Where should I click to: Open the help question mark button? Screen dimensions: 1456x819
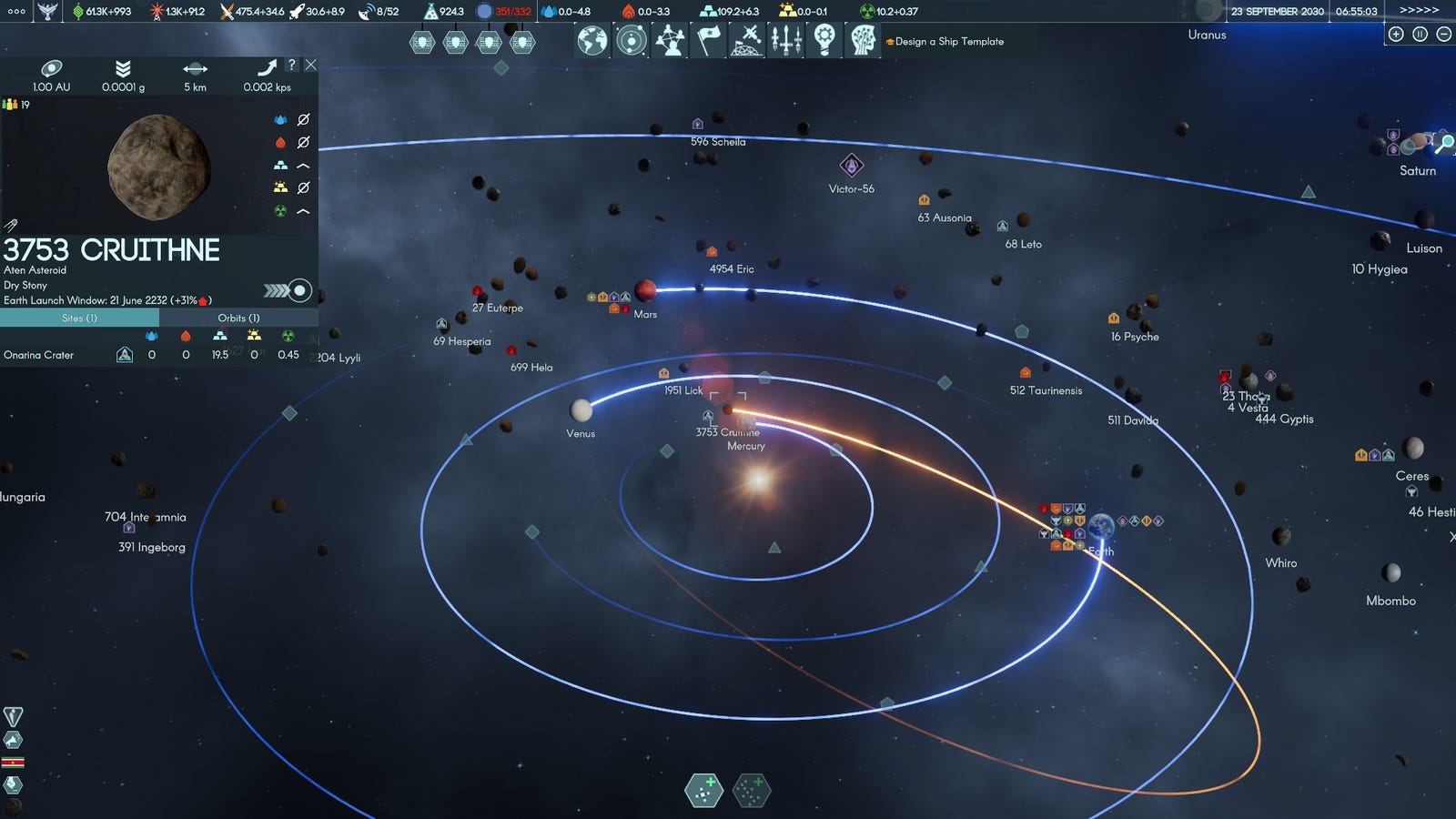[x=291, y=65]
